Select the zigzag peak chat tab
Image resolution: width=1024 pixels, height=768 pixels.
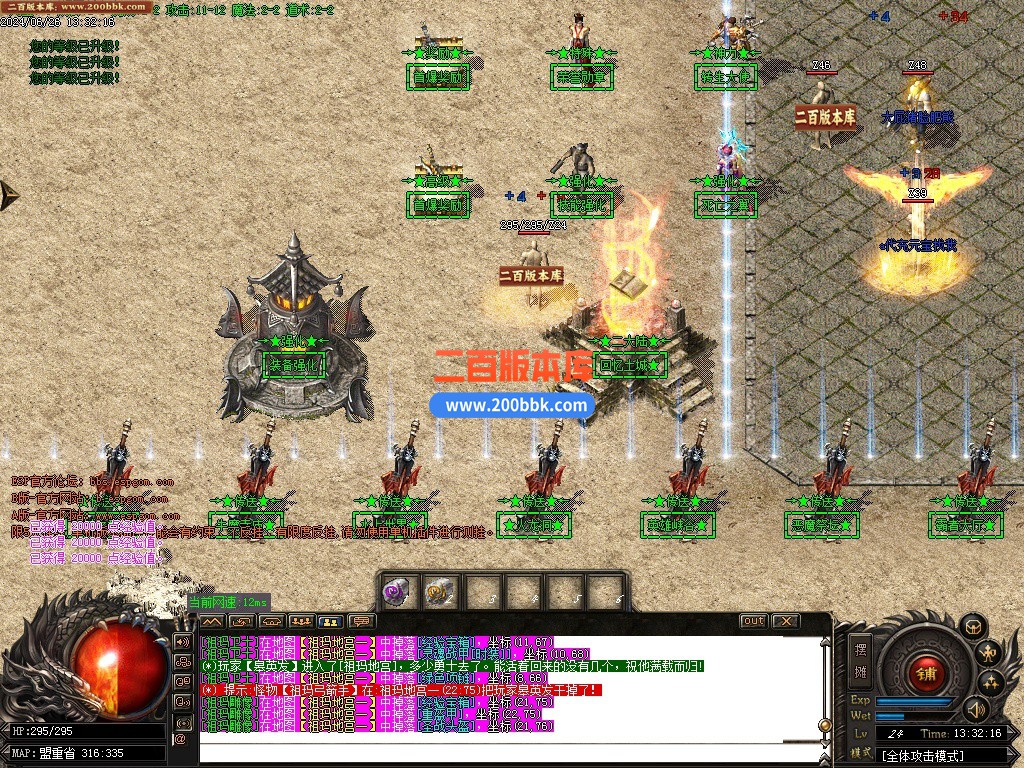(x=212, y=621)
